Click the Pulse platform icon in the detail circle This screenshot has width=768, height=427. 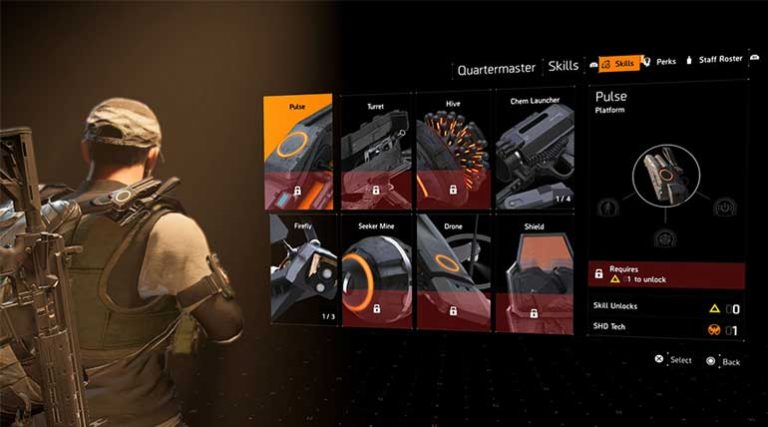click(663, 176)
